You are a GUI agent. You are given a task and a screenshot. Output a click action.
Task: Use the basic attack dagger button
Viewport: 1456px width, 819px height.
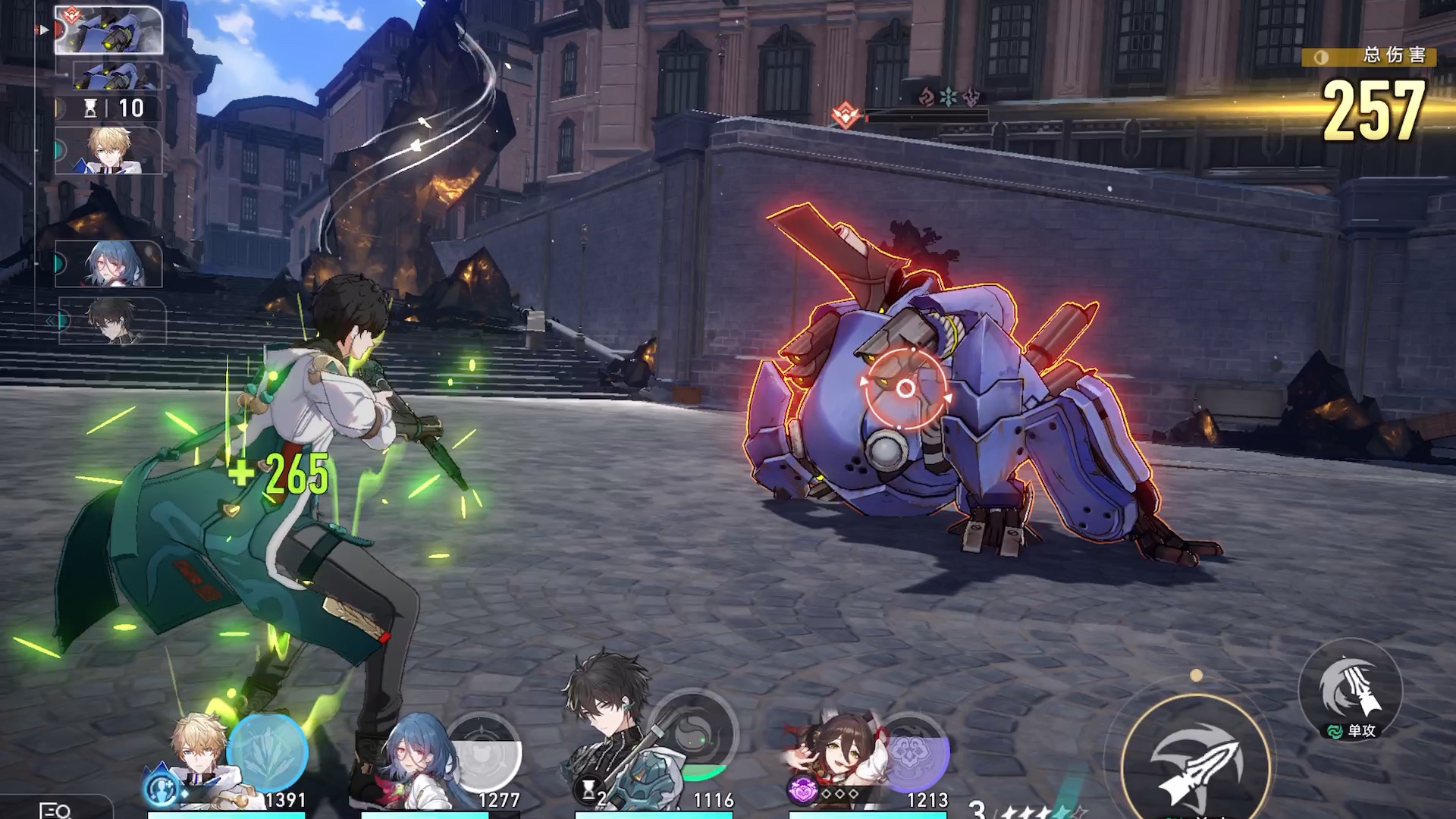tap(1196, 766)
